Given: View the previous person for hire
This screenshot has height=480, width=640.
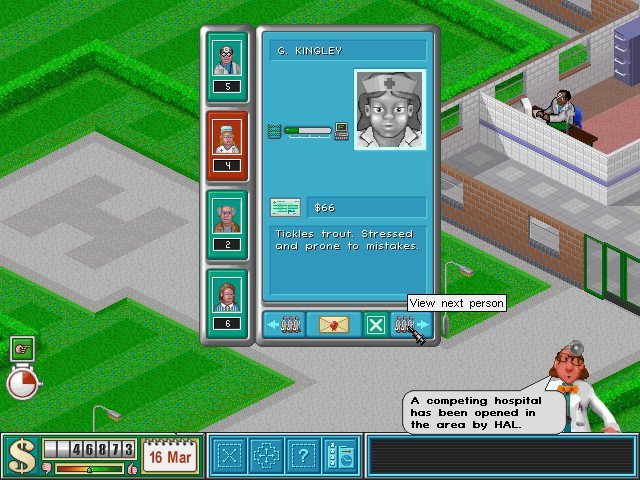Looking at the screenshot, I should pyautogui.click(x=285, y=325).
